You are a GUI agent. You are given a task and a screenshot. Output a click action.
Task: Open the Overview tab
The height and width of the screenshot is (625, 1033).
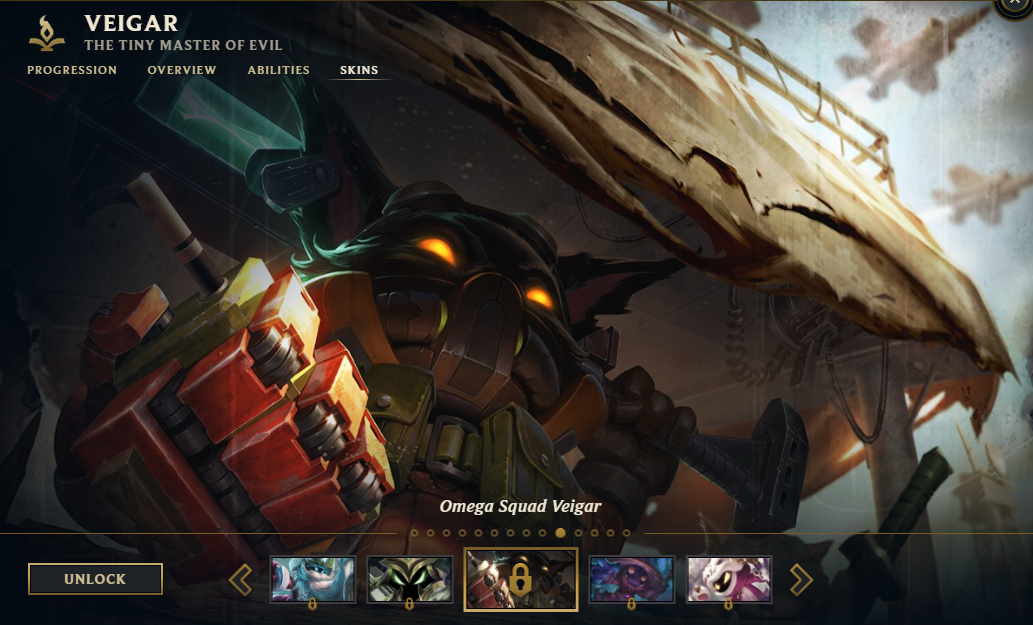tap(182, 70)
